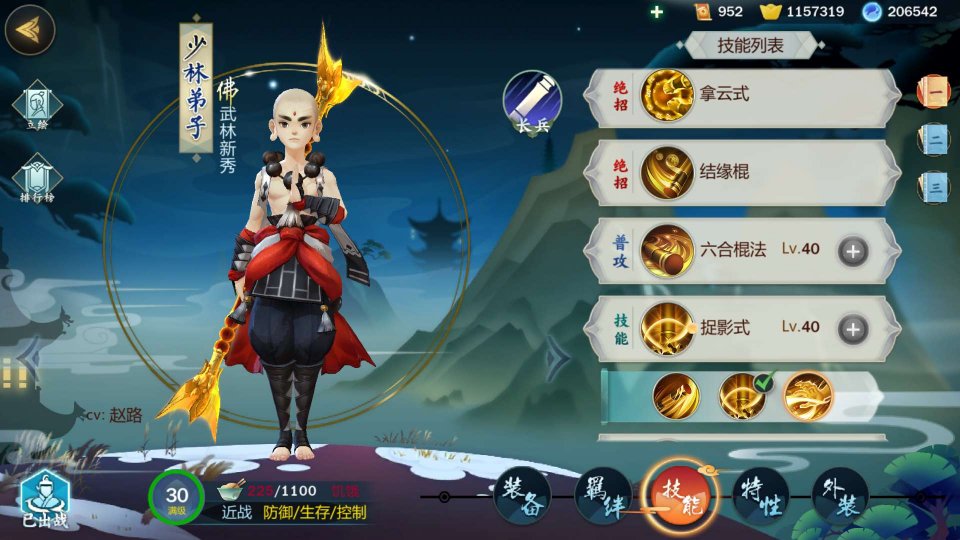Image resolution: width=960 pixels, height=540 pixels.
Task: Click the 长兵 weapon type icon
Action: point(531,103)
